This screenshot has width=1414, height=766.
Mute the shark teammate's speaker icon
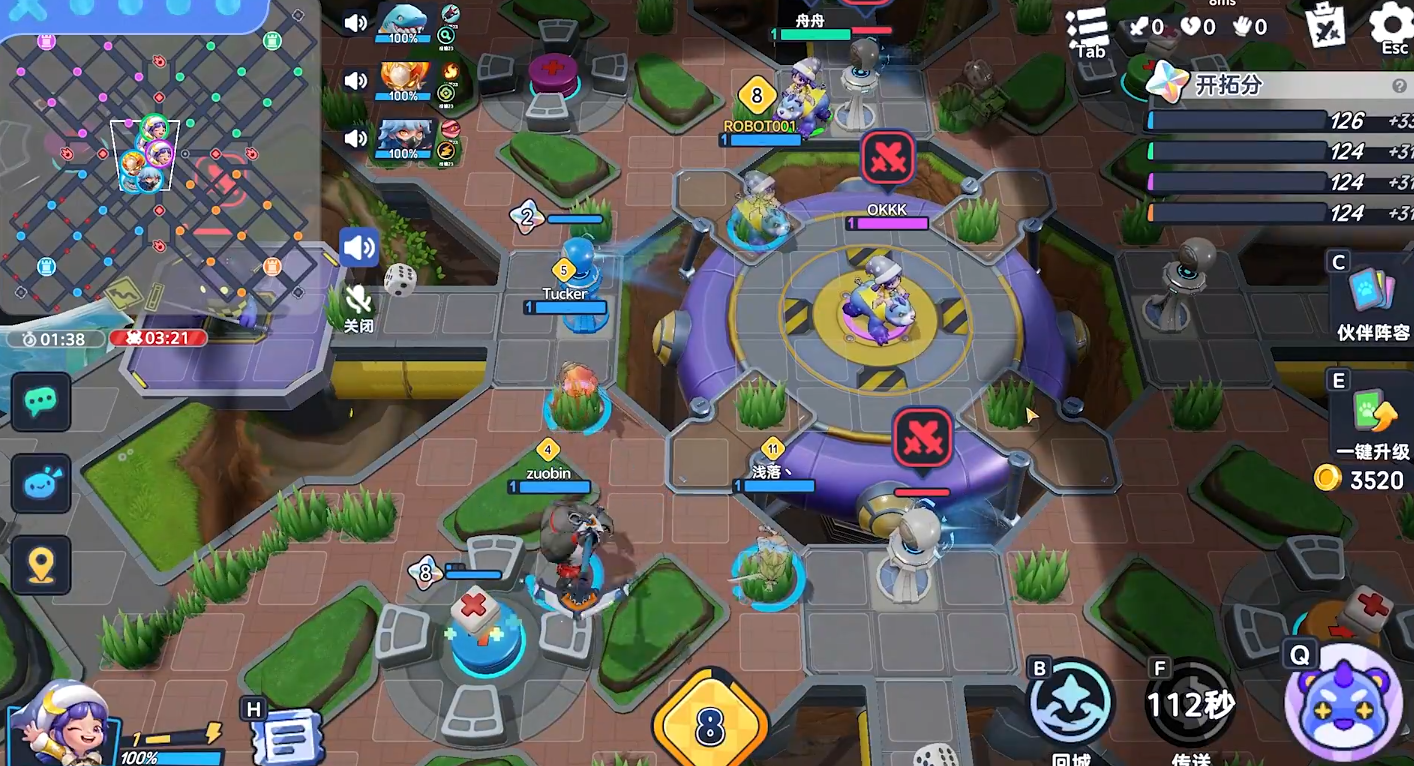pyautogui.click(x=355, y=23)
